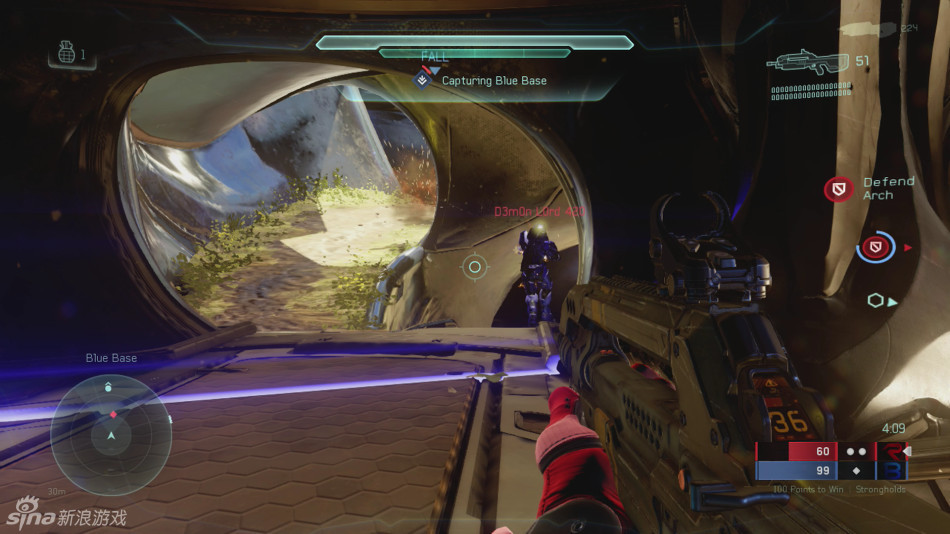950x534 pixels.
Task: Open the circular motion tracker radar
Action: click(x=111, y=435)
